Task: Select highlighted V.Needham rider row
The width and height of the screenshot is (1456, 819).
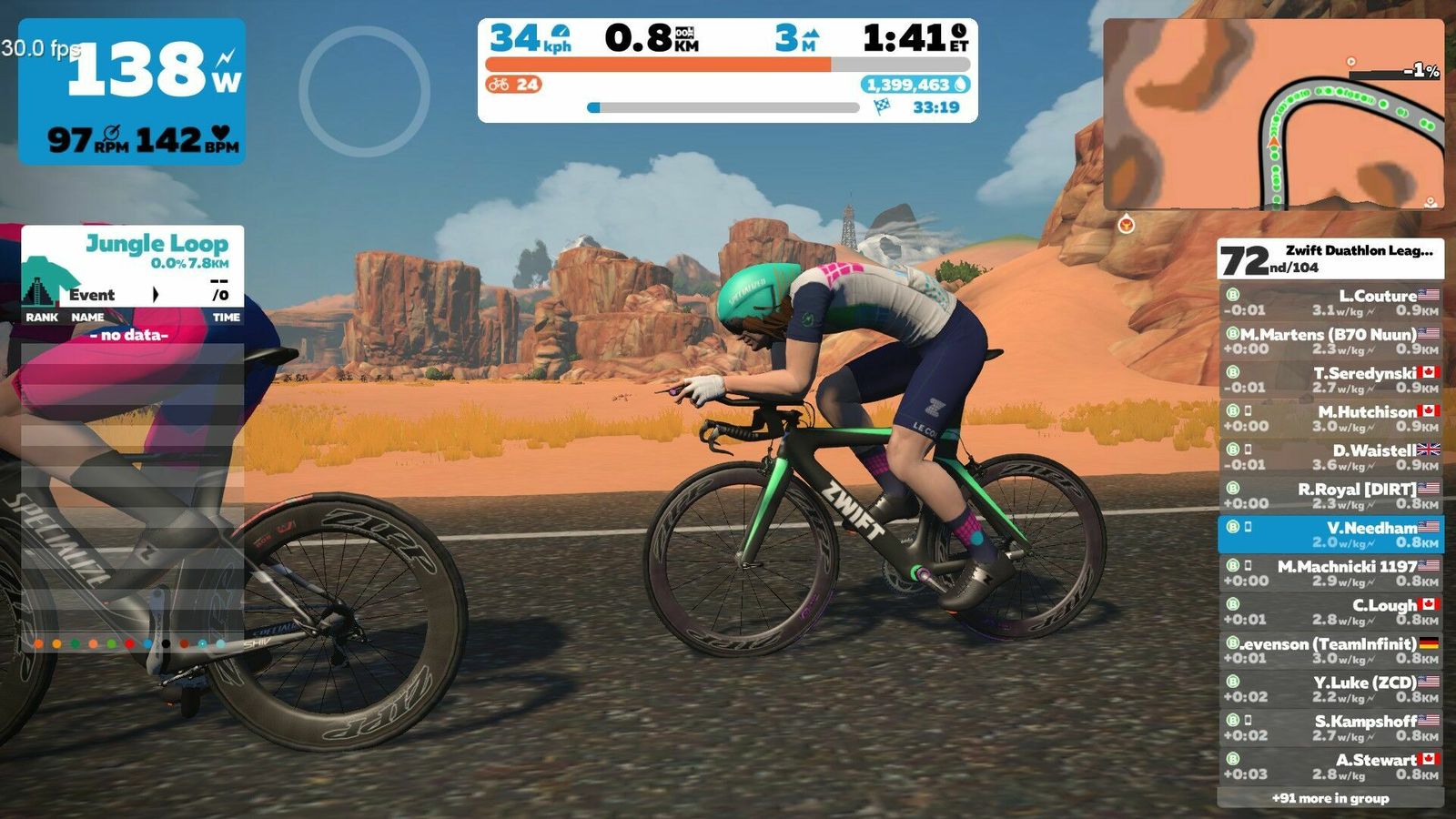Action: tap(1330, 534)
